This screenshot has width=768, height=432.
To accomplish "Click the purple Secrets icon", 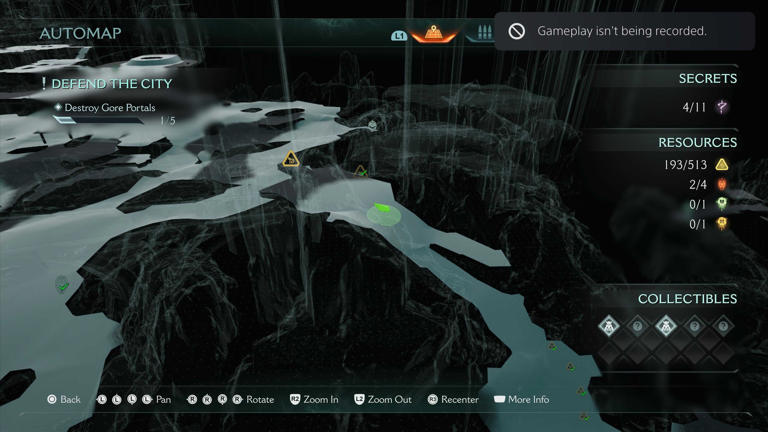I will click(722, 107).
